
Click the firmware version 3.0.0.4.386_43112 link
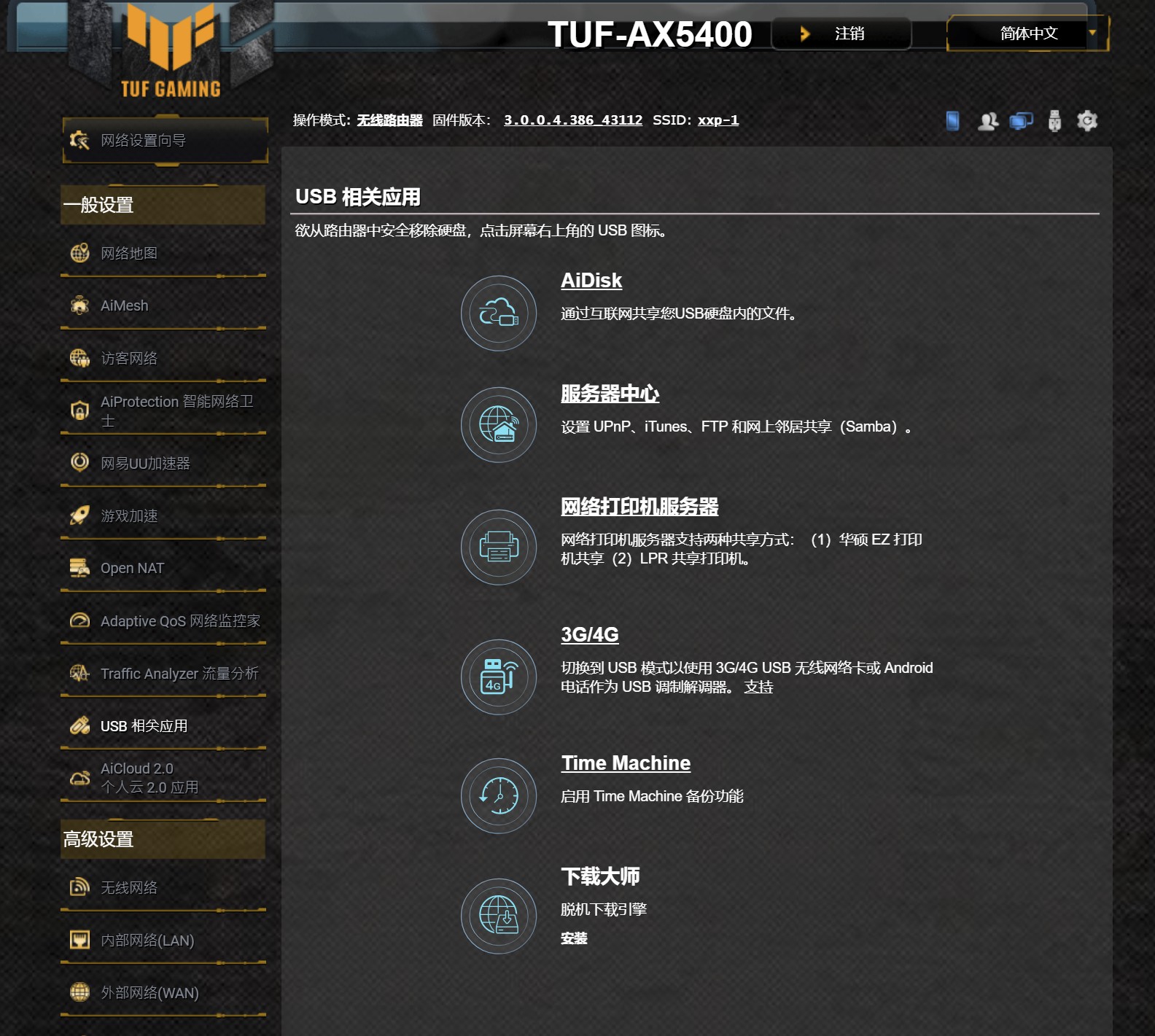[572, 120]
